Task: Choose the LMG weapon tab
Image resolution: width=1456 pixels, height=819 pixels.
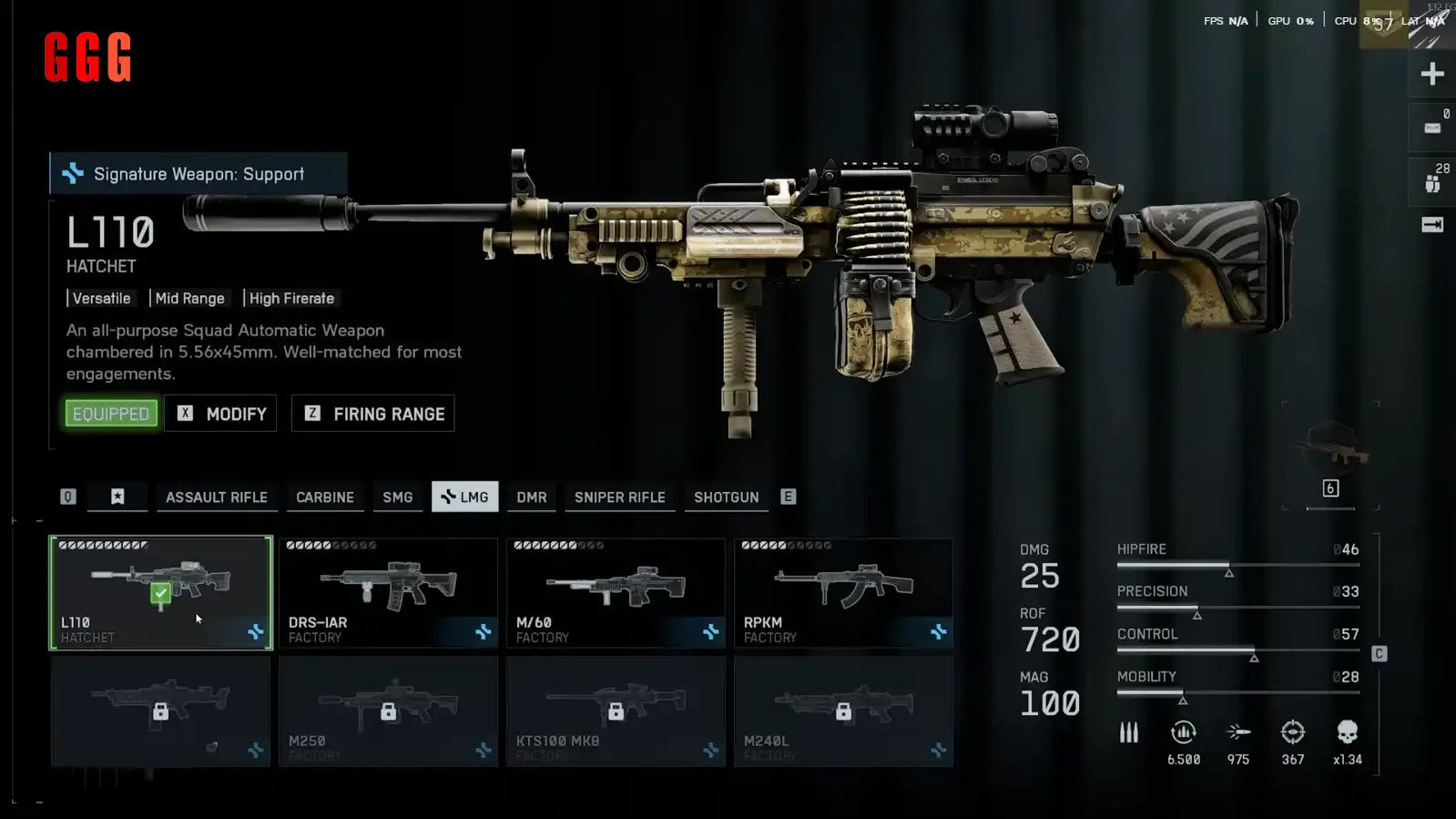Action: click(x=464, y=497)
